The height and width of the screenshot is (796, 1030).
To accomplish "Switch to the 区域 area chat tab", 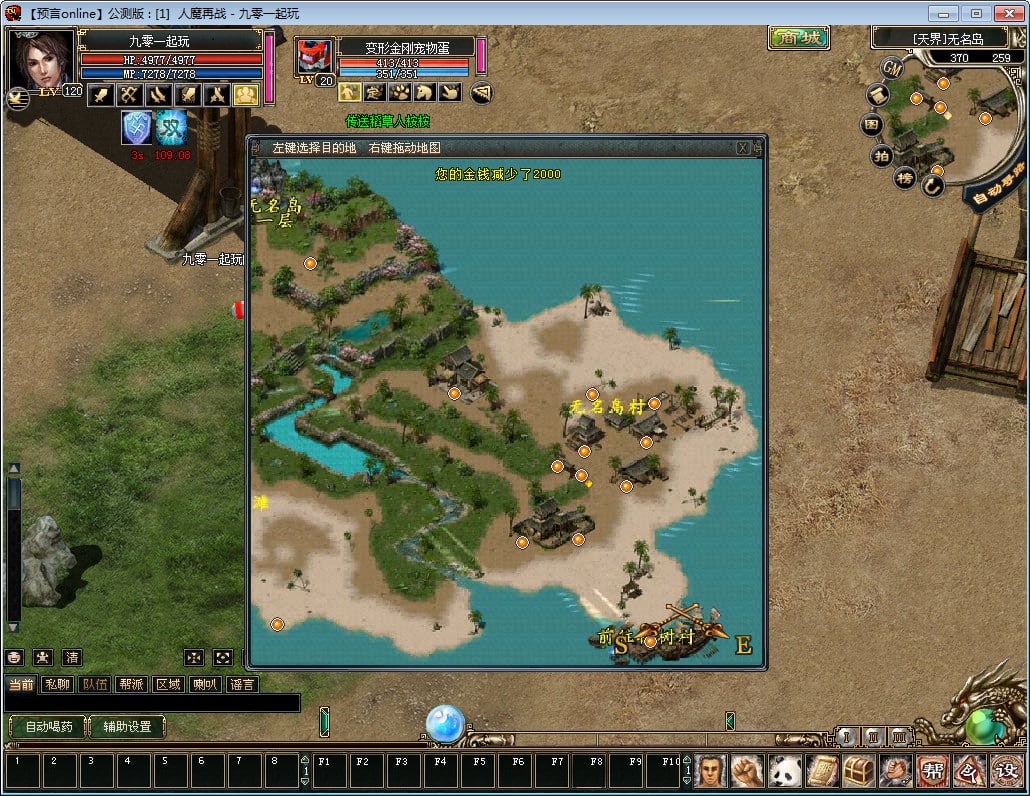I will coord(168,684).
